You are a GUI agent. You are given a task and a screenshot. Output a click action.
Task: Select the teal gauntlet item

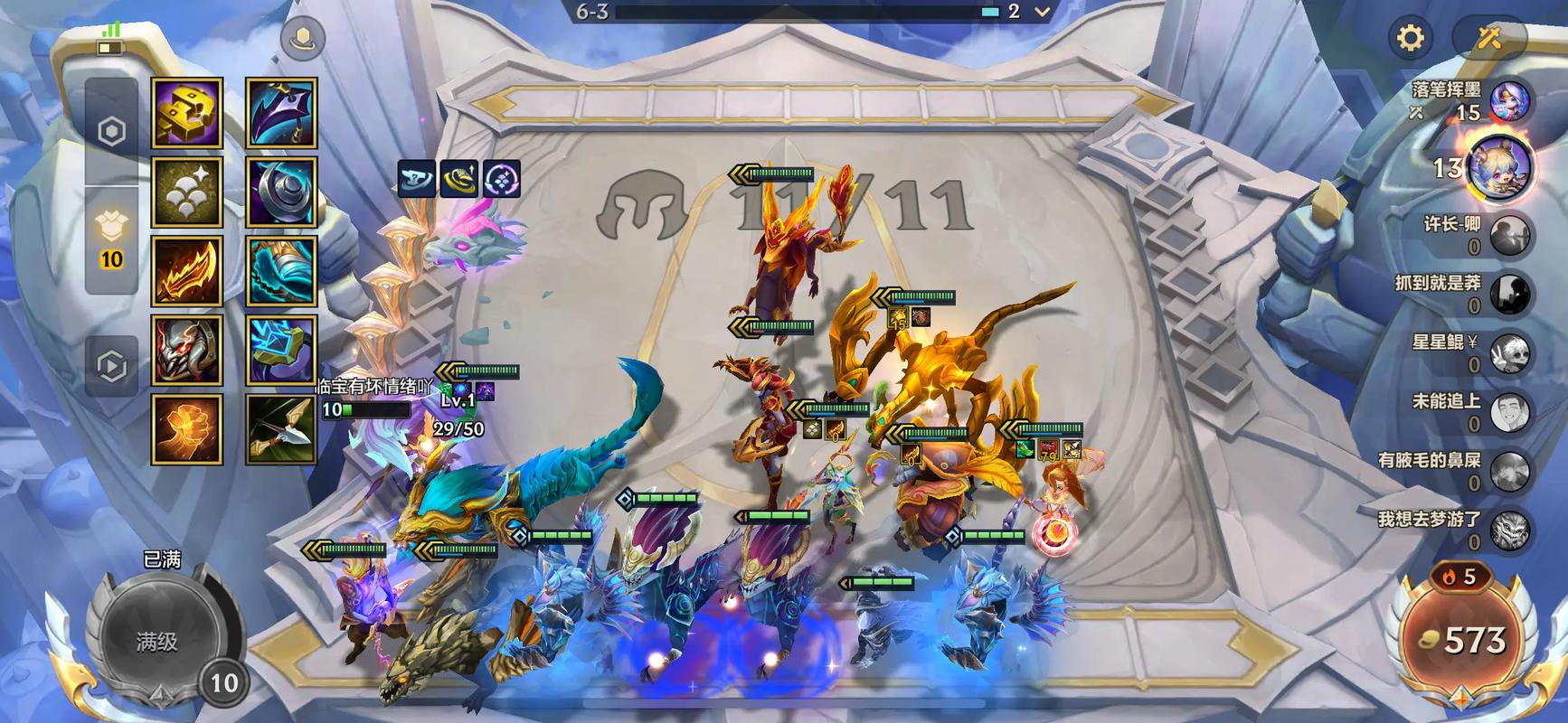point(281,271)
